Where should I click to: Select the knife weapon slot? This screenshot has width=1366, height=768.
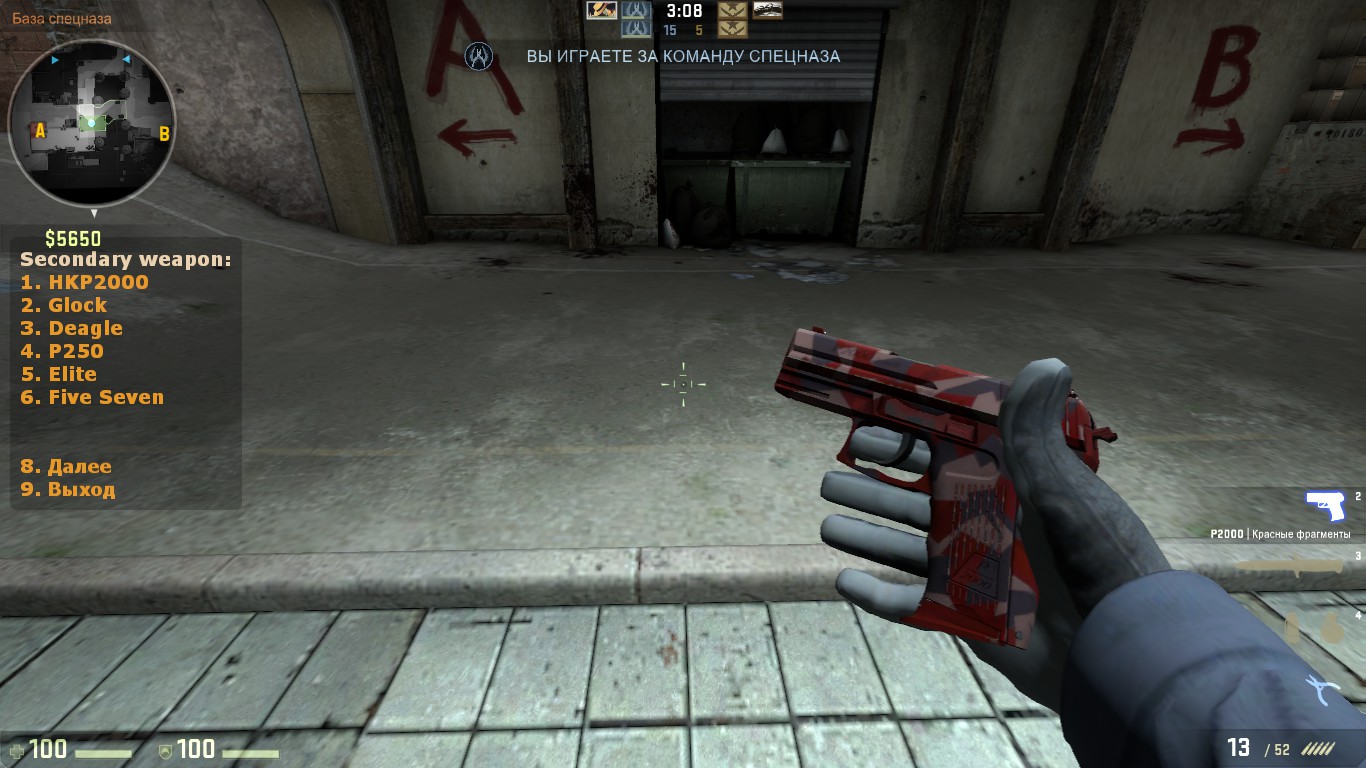click(1289, 566)
